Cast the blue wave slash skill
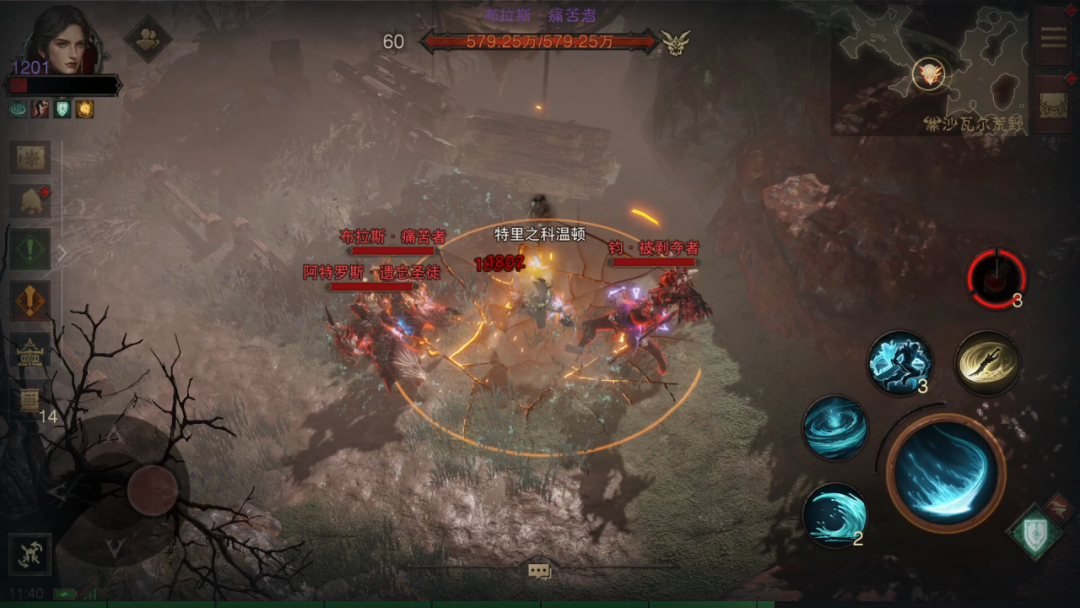Image resolution: width=1080 pixels, height=608 pixels. click(835, 515)
